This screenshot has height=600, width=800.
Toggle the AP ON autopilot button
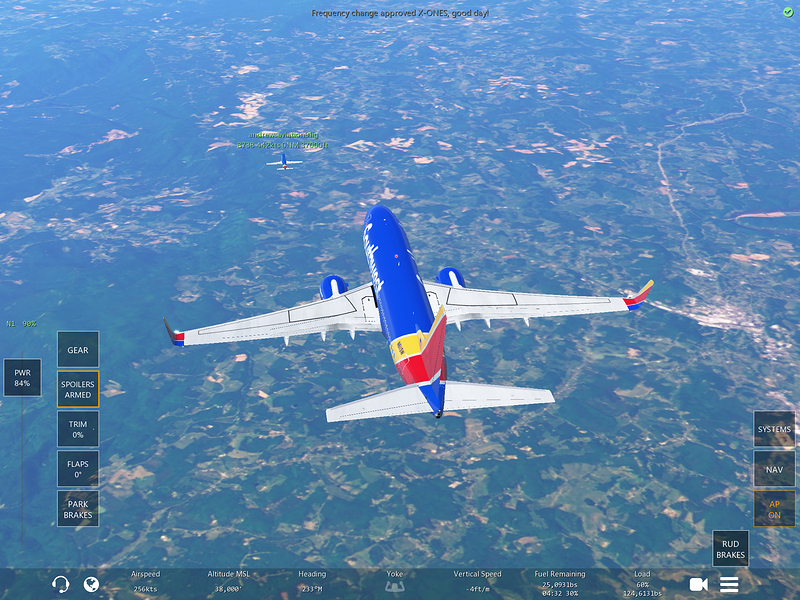coord(774,509)
